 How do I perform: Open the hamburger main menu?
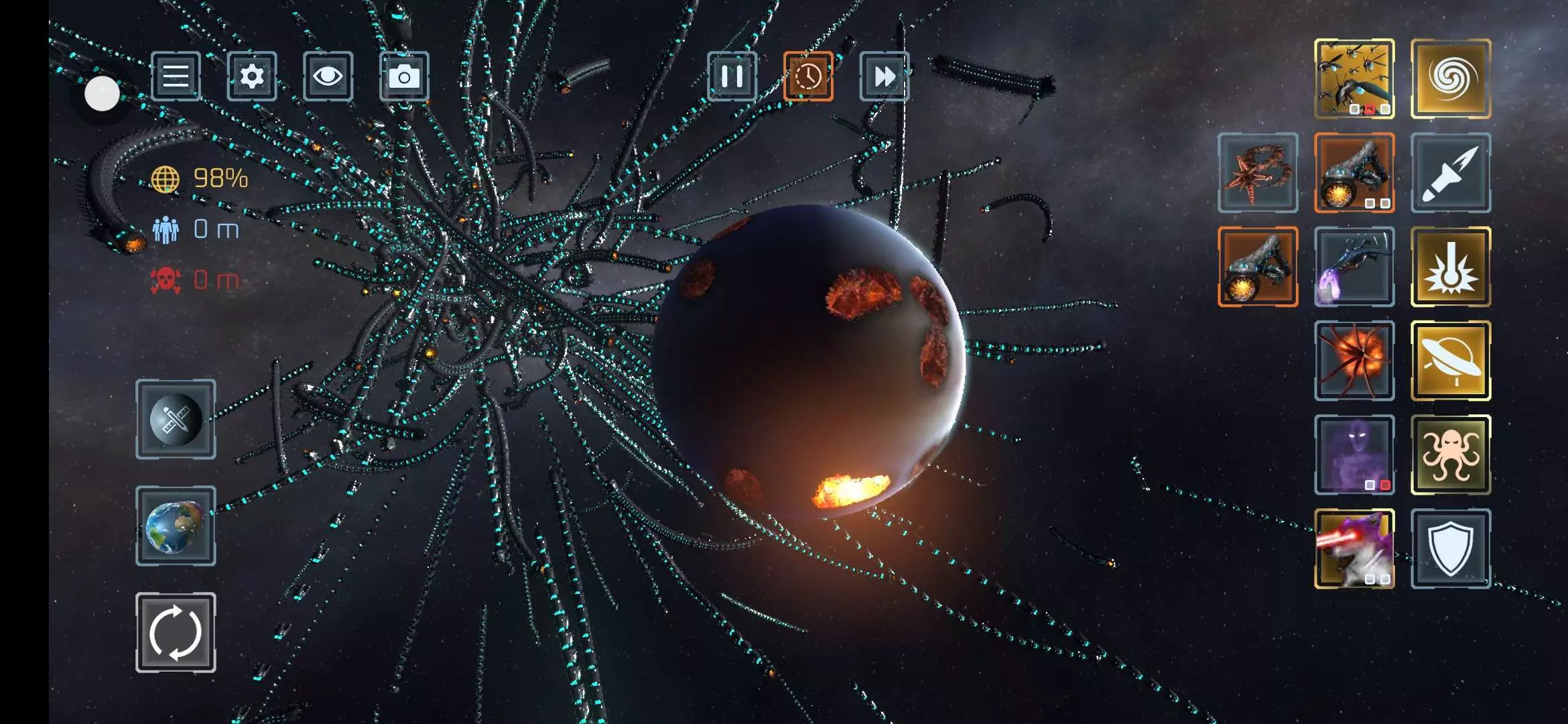[176, 76]
